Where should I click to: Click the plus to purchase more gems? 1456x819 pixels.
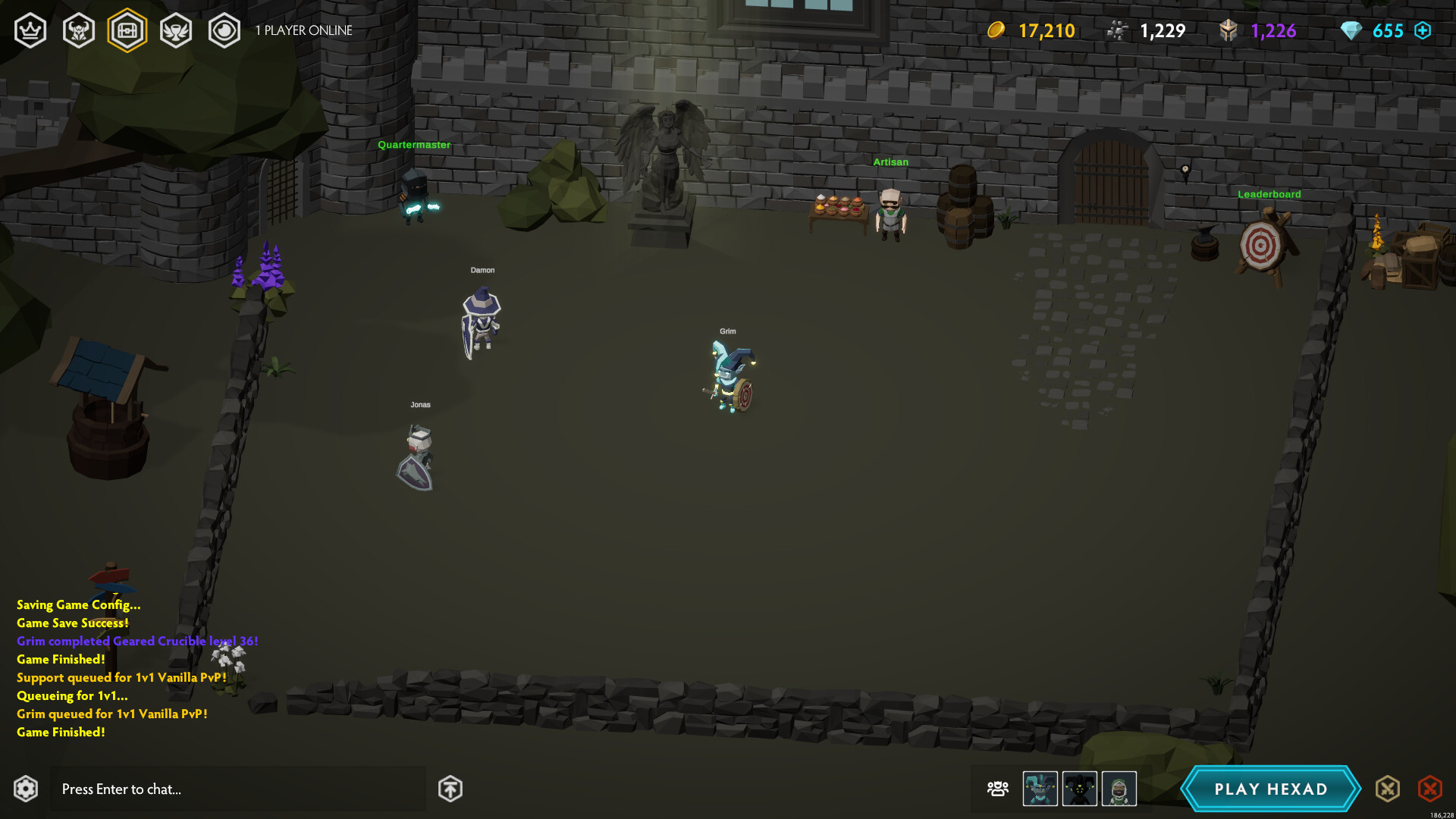point(1423,30)
